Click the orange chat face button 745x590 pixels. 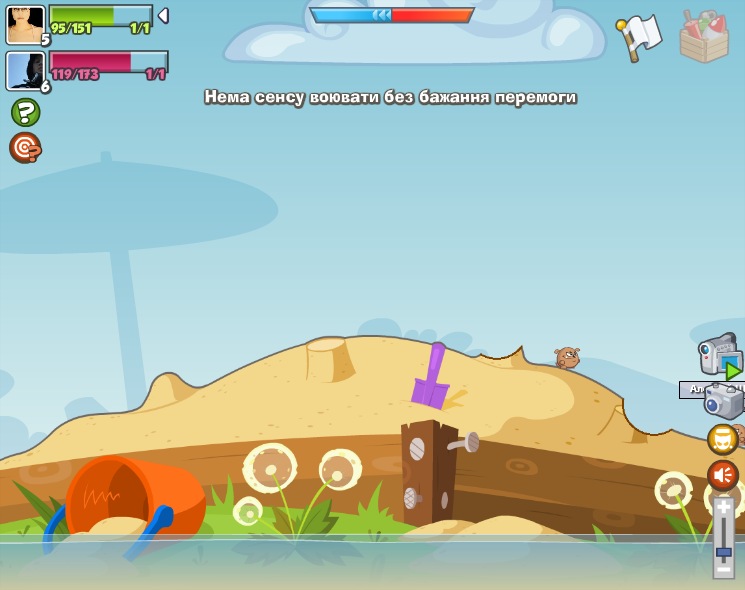[x=722, y=439]
